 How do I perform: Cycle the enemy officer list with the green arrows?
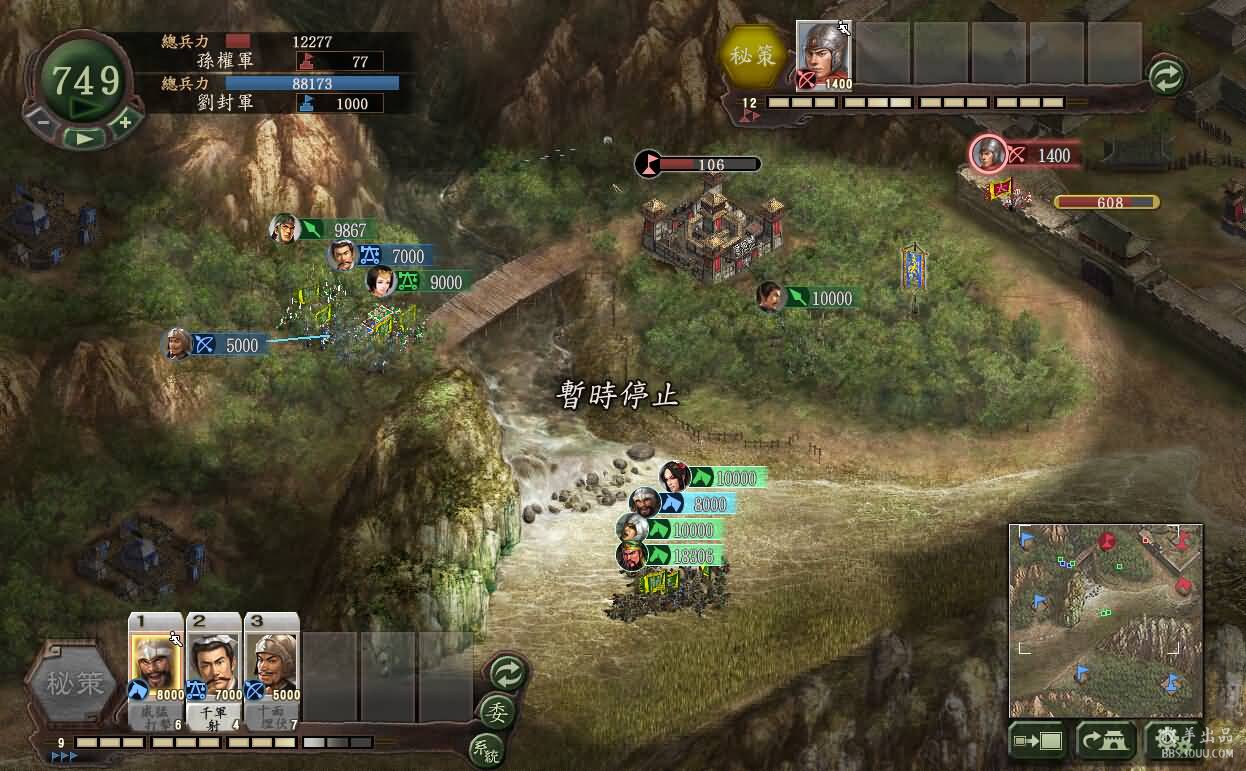pos(1166,77)
